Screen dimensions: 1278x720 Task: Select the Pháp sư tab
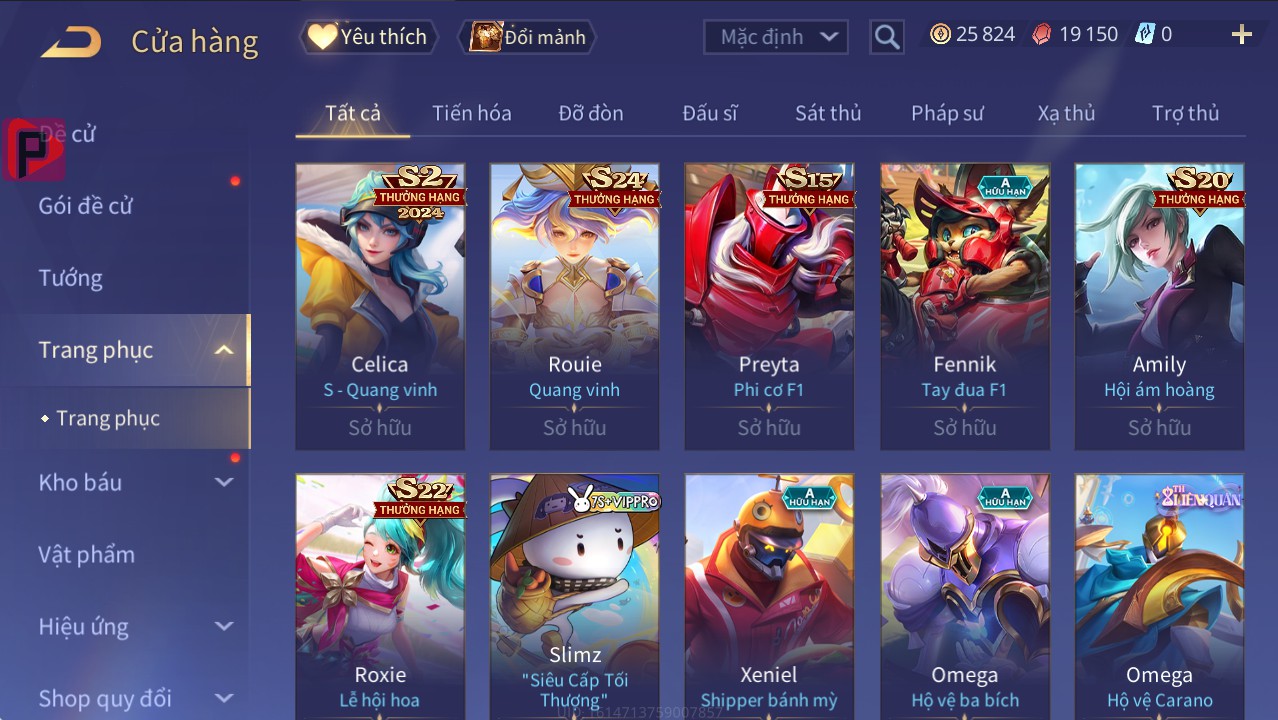pos(946,113)
